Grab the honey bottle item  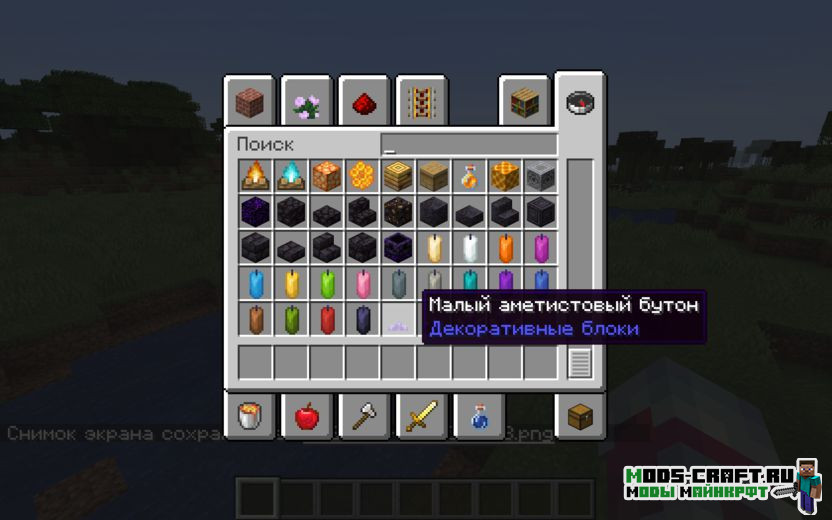(469, 176)
